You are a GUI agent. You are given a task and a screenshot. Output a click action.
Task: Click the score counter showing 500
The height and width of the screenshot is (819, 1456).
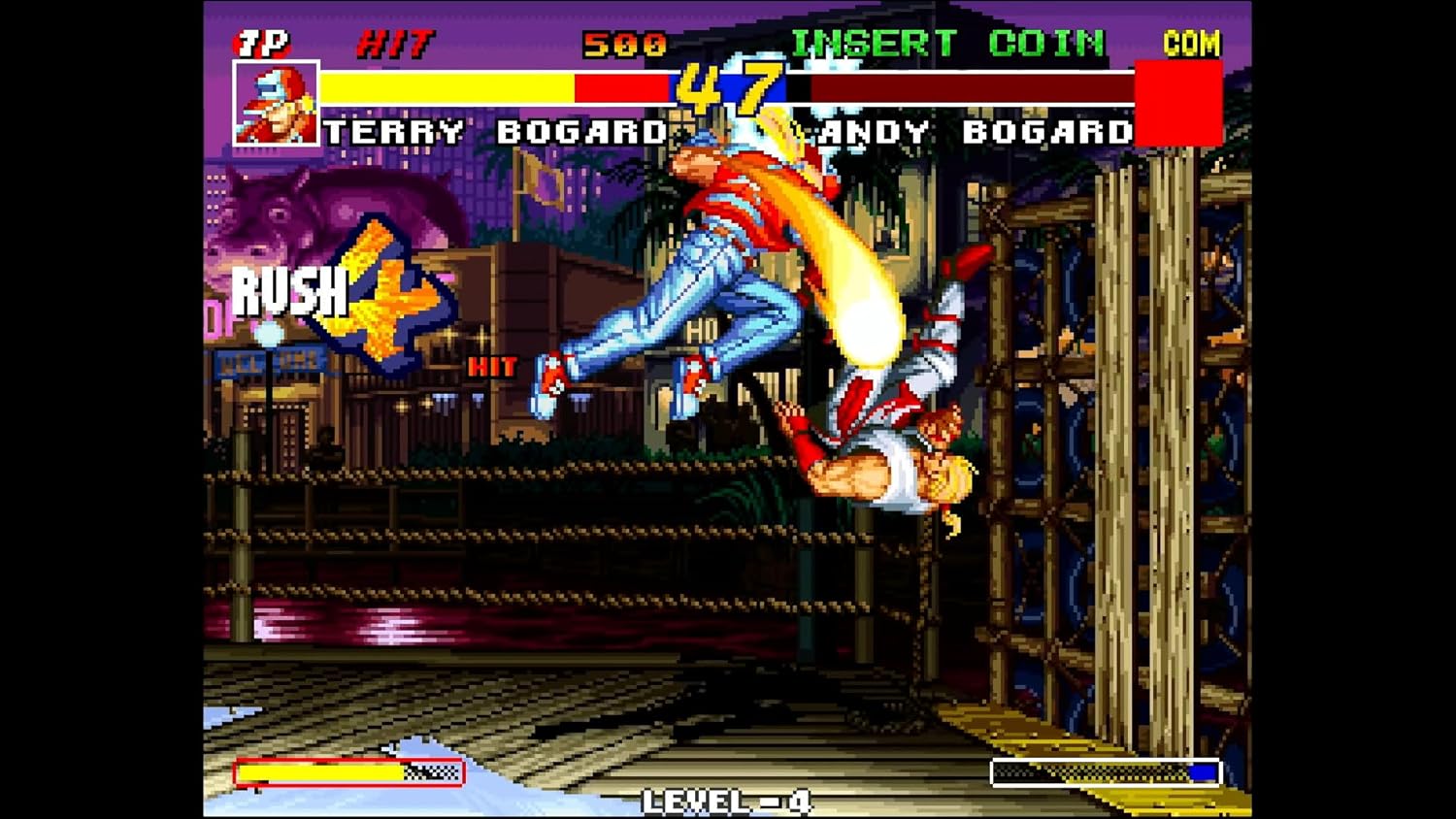click(x=624, y=41)
